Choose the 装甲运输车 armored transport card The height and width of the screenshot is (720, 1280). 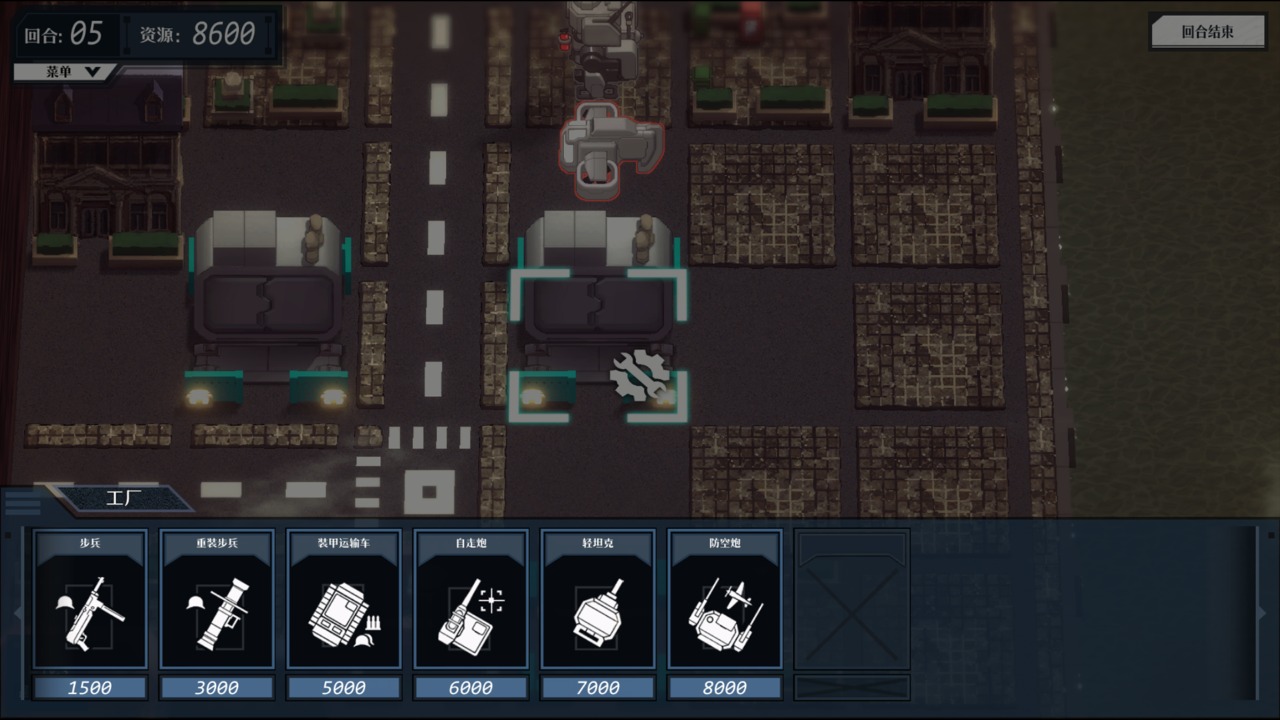pyautogui.click(x=344, y=600)
